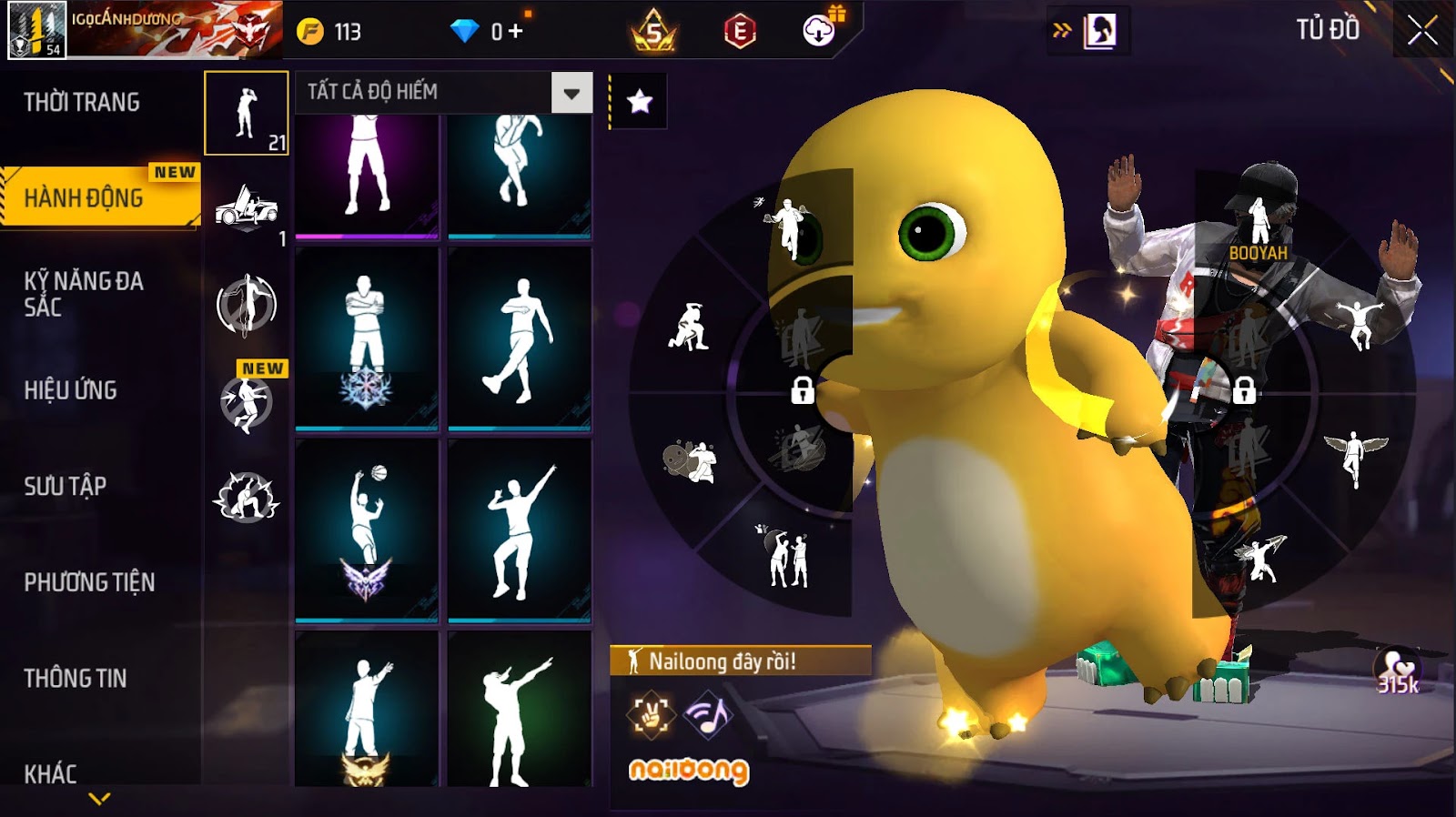Image resolution: width=1456 pixels, height=817 pixels.
Task: Show the Thông Tin section
Action: (x=76, y=679)
